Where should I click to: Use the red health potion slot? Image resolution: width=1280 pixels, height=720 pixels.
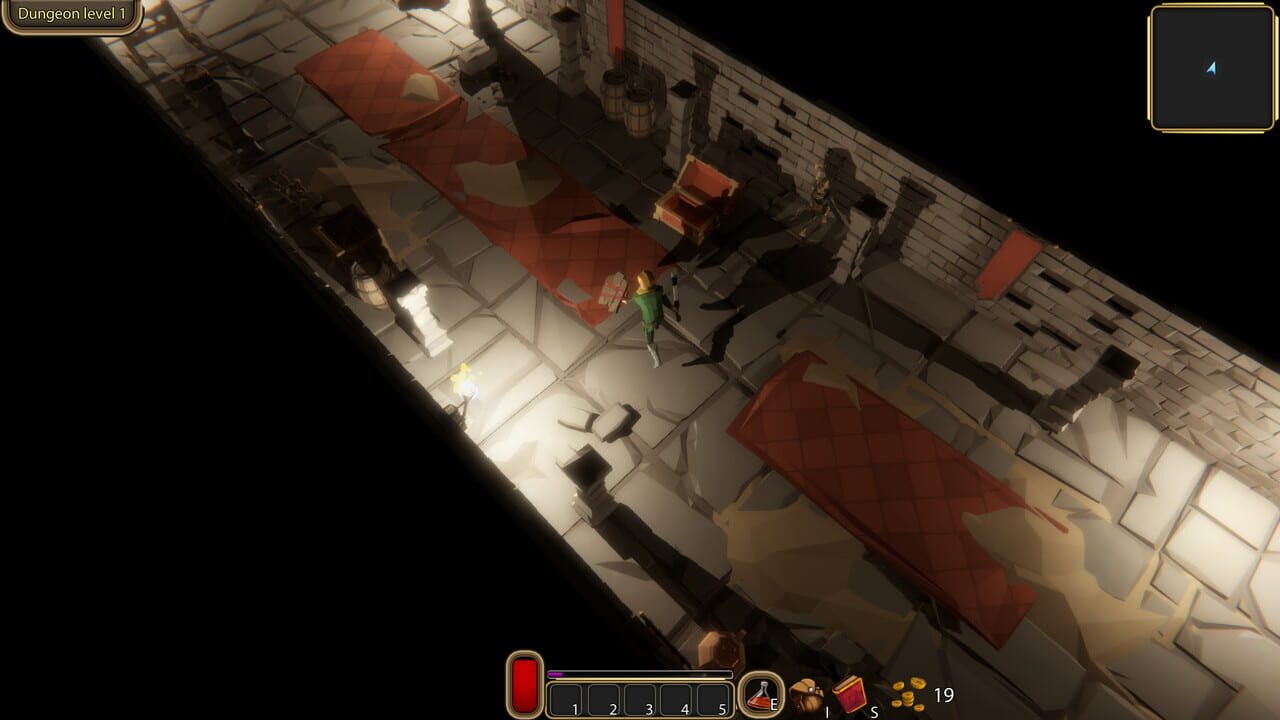[x=761, y=694]
